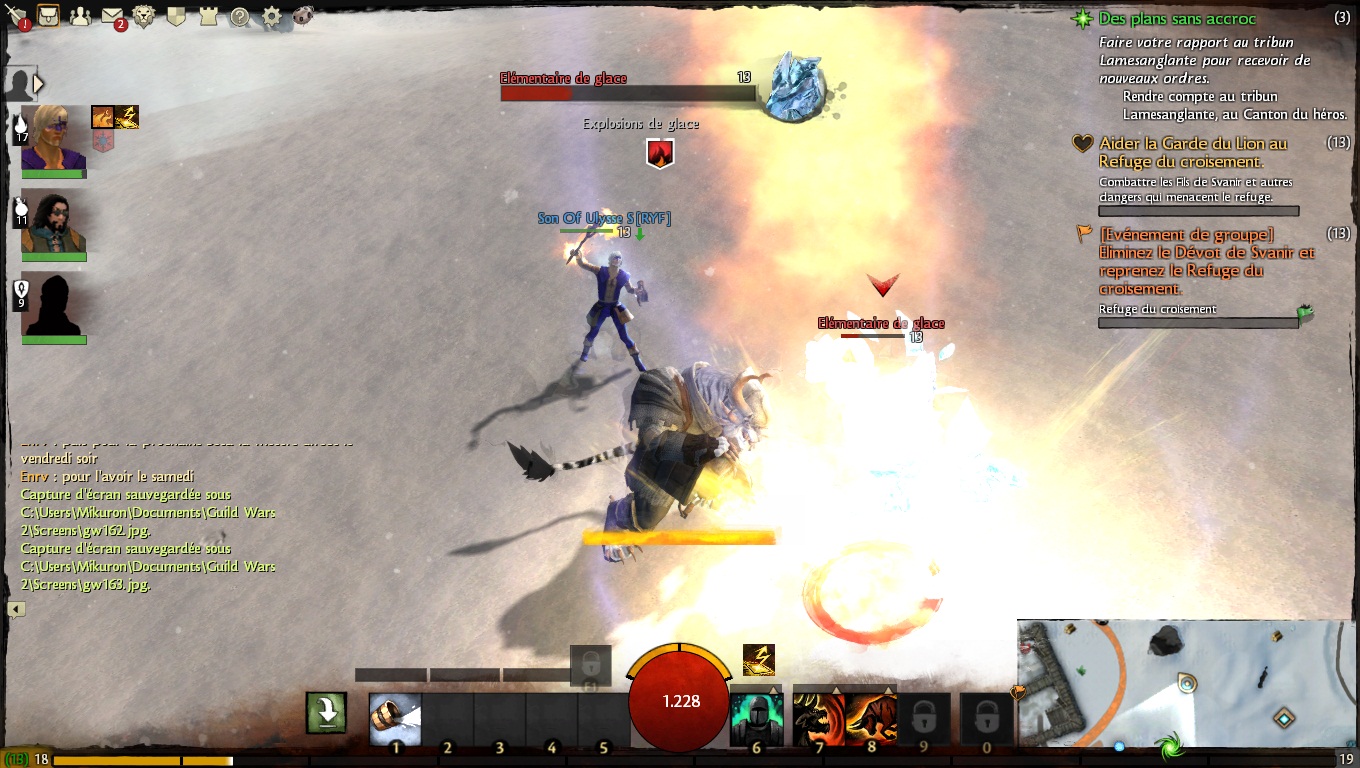Open the Hero panel sword-and-shield icon
Image resolution: width=1360 pixels, height=768 pixels.
(x=17, y=16)
